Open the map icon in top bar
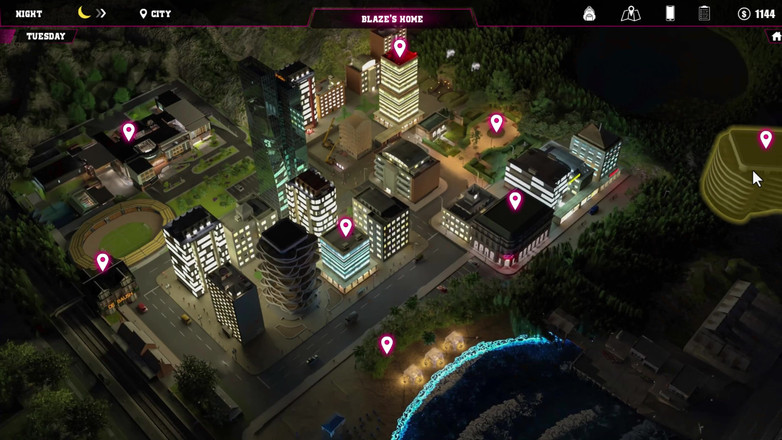782x440 pixels. click(x=630, y=14)
